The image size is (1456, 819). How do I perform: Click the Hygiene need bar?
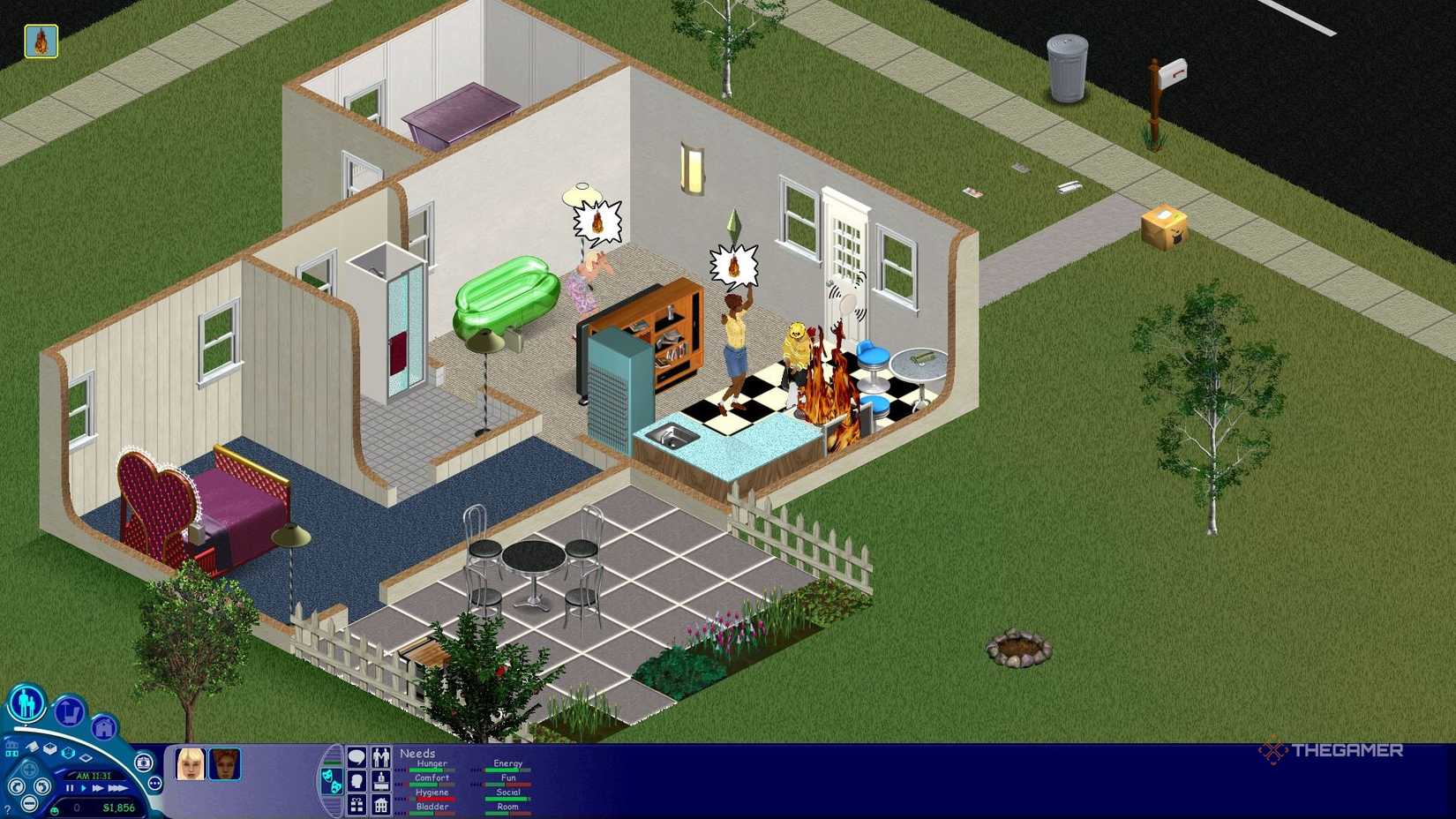point(436,799)
